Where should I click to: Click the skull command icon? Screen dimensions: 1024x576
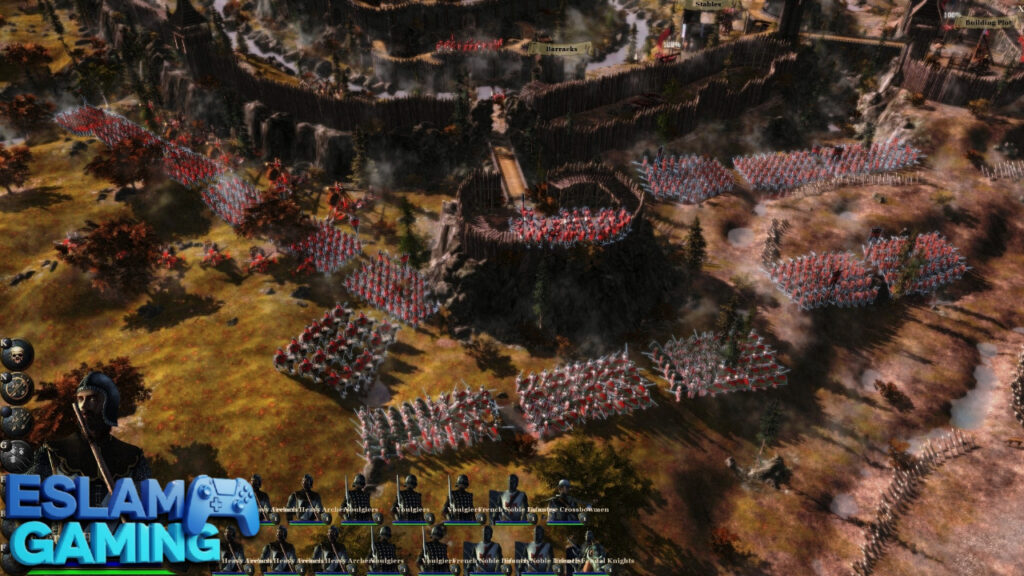(17, 353)
